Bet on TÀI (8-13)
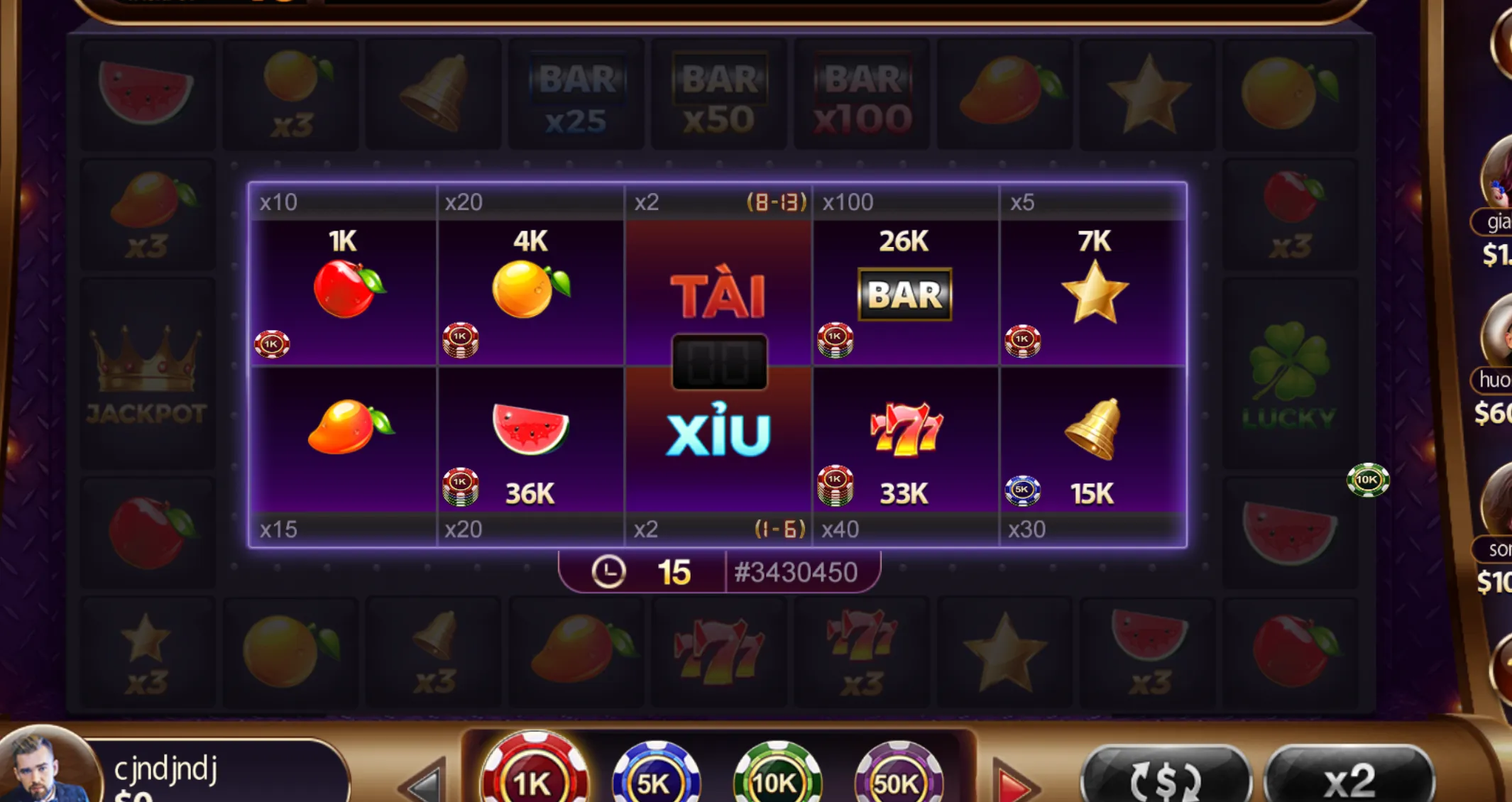 [718, 291]
